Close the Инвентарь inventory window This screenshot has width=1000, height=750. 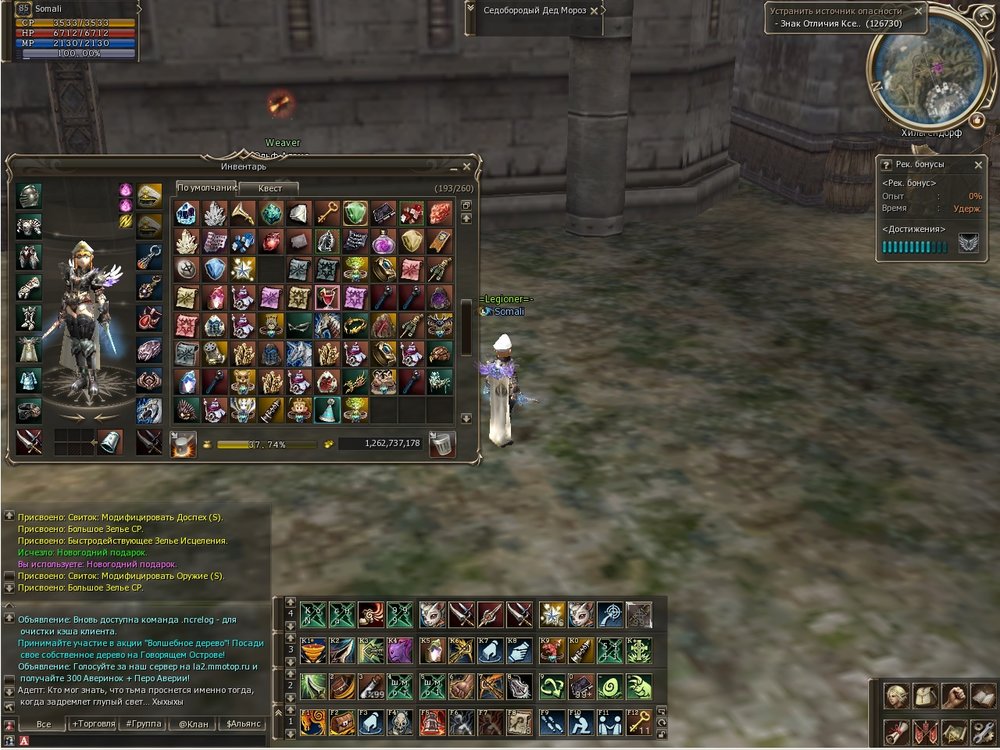point(467,168)
